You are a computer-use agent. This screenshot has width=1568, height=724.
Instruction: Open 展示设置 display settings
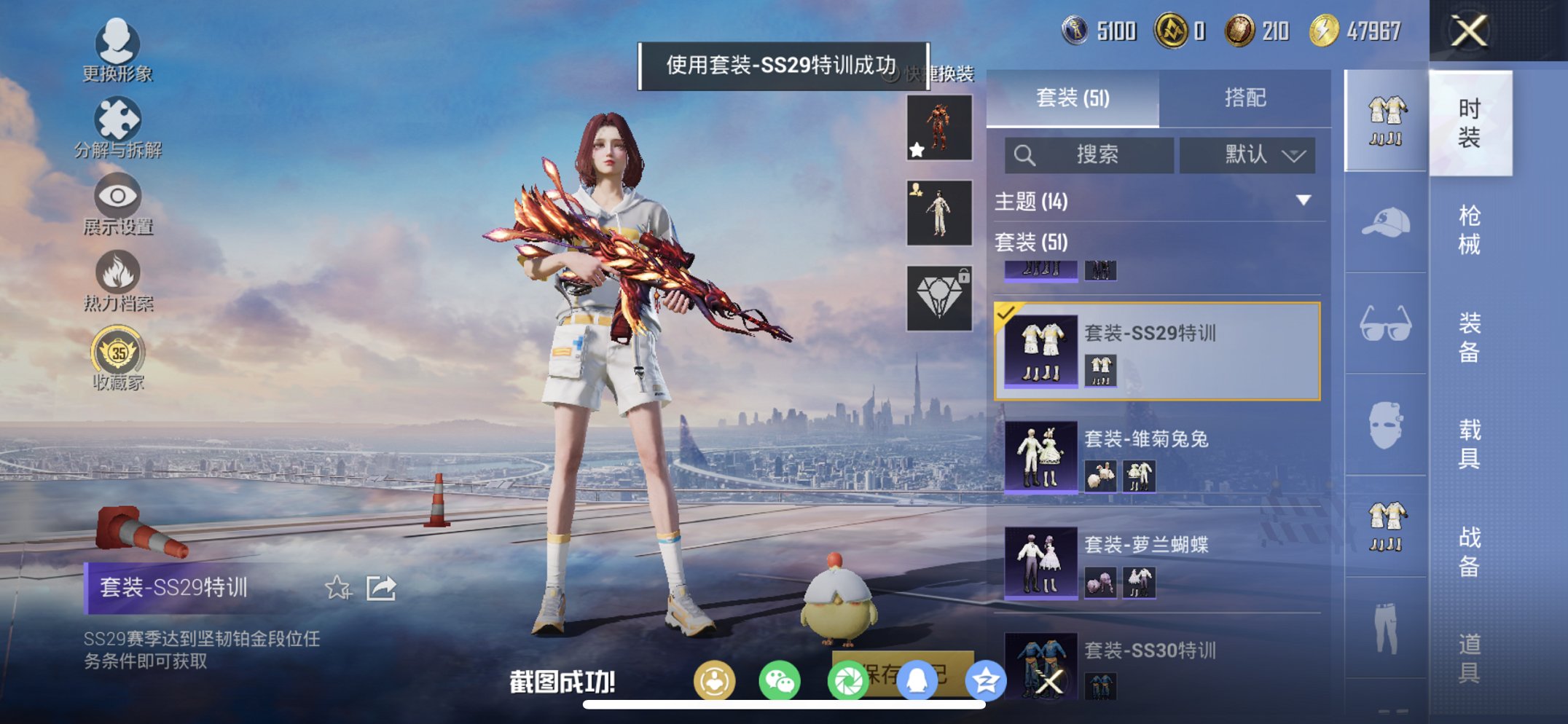pyautogui.click(x=119, y=197)
